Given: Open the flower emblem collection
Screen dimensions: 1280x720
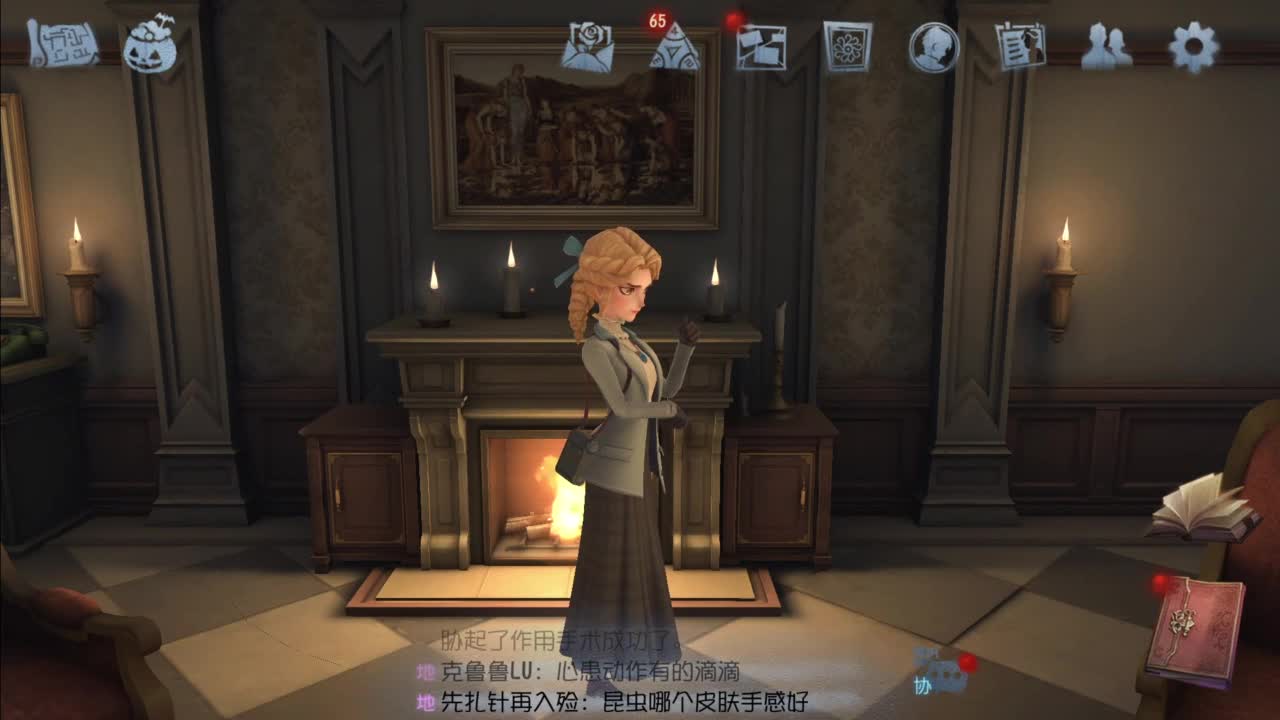Looking at the screenshot, I should coord(848,45).
